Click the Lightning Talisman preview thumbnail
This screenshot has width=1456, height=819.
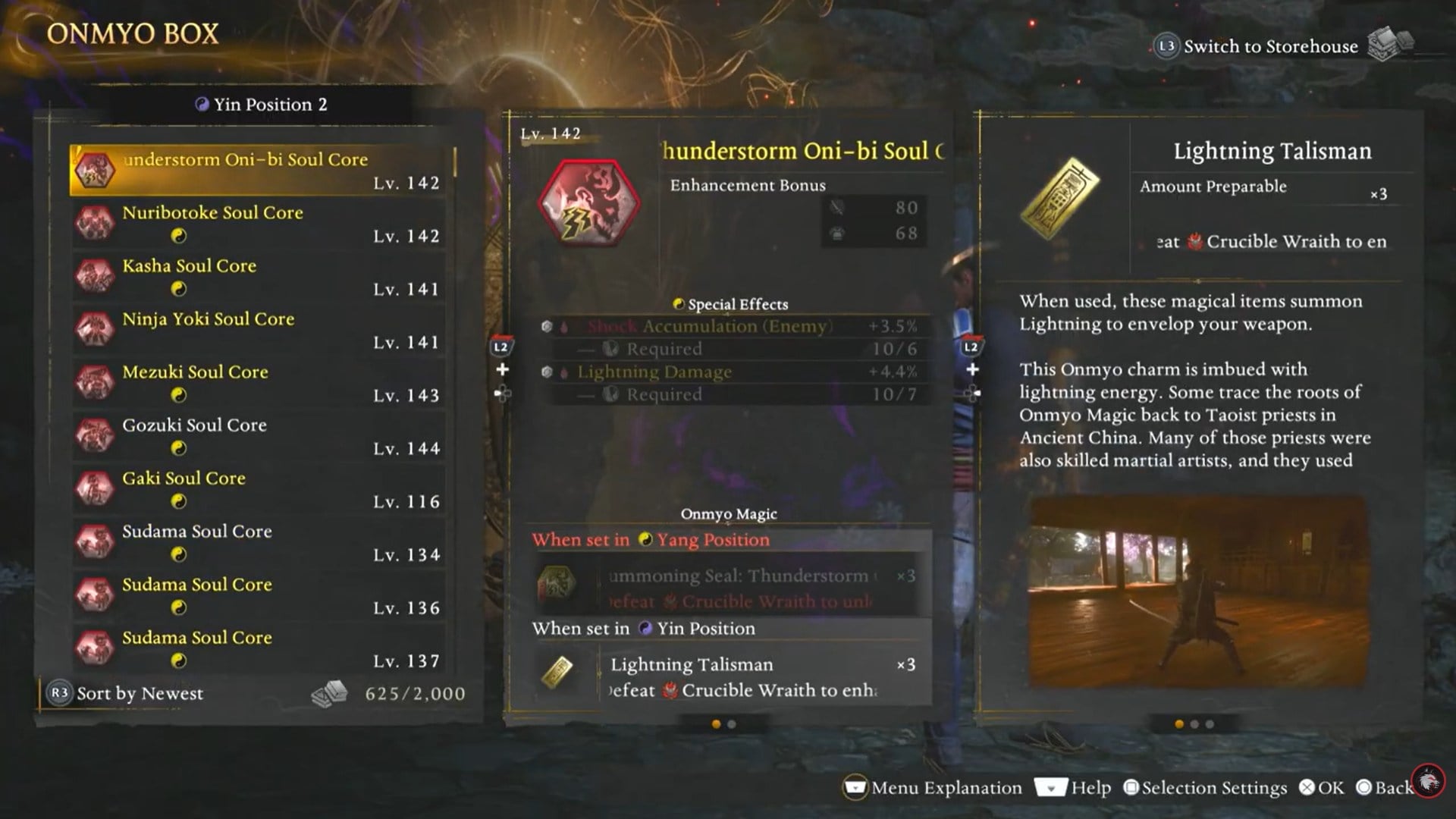pos(1197,592)
